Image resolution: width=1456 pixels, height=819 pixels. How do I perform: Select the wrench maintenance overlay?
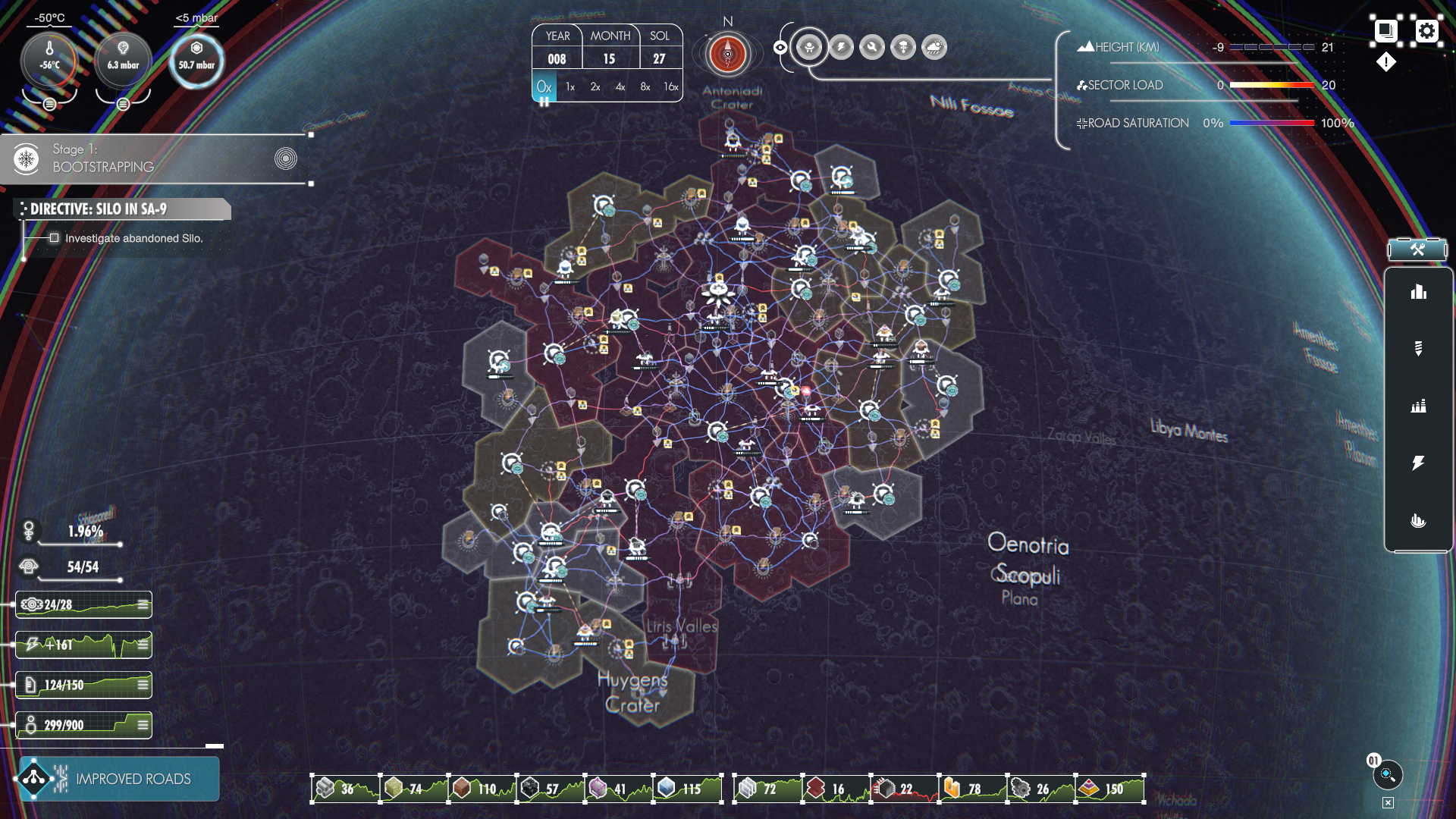[x=872, y=48]
